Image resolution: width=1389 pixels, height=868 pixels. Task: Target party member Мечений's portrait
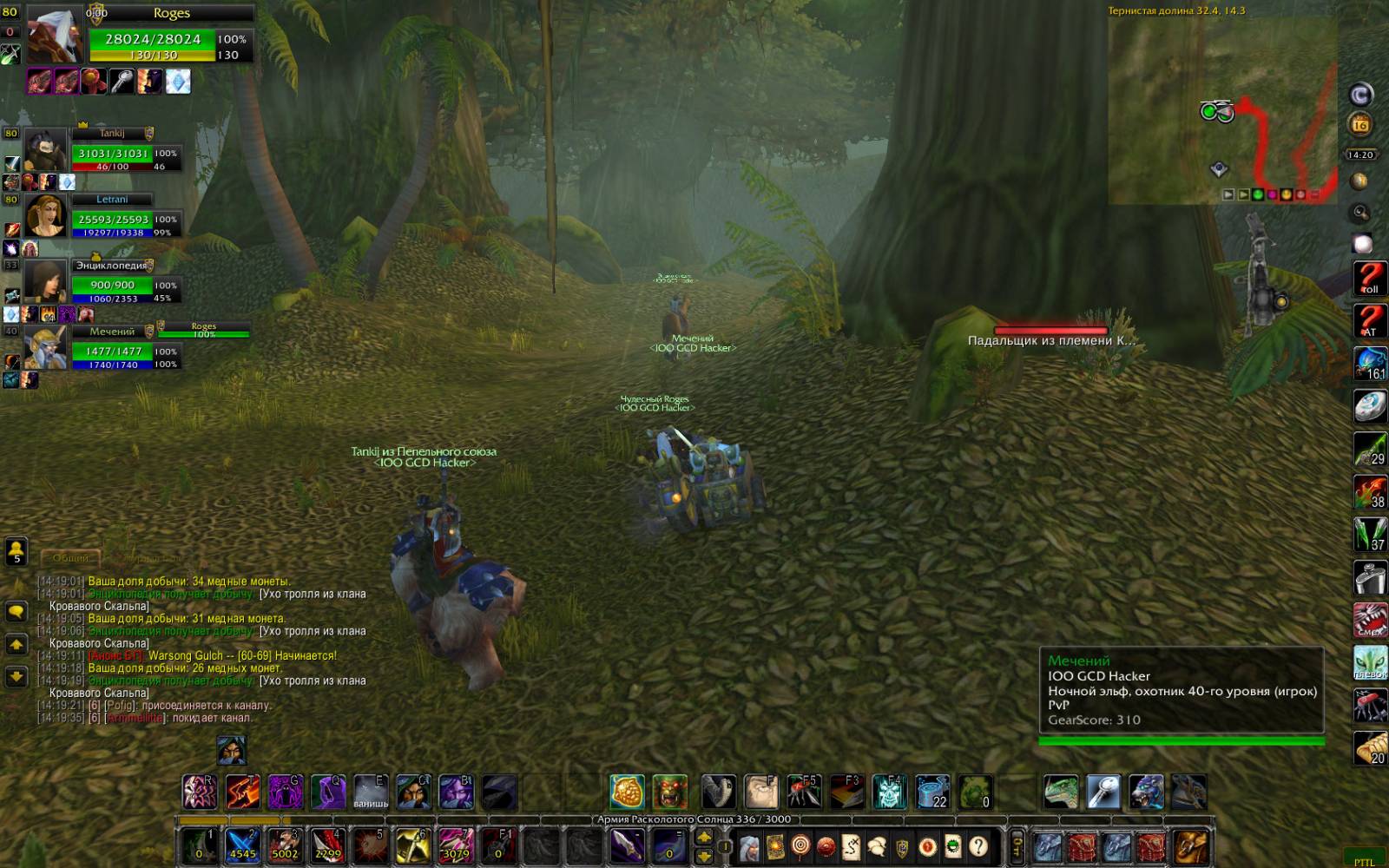coord(45,347)
